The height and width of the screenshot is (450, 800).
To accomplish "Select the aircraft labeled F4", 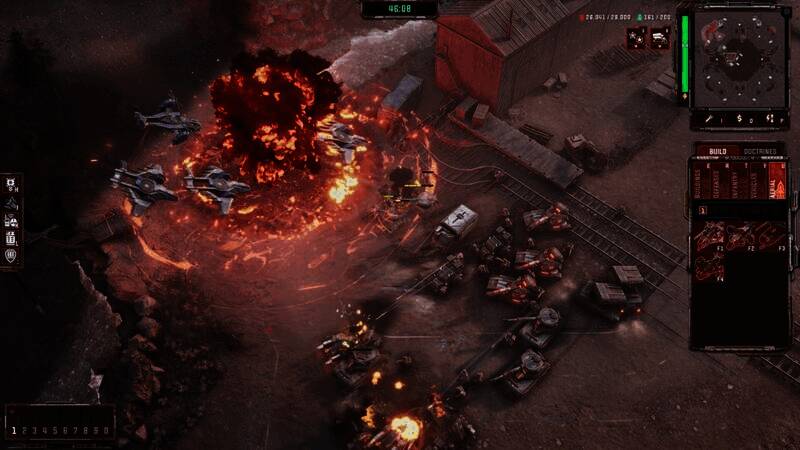I will [710, 263].
